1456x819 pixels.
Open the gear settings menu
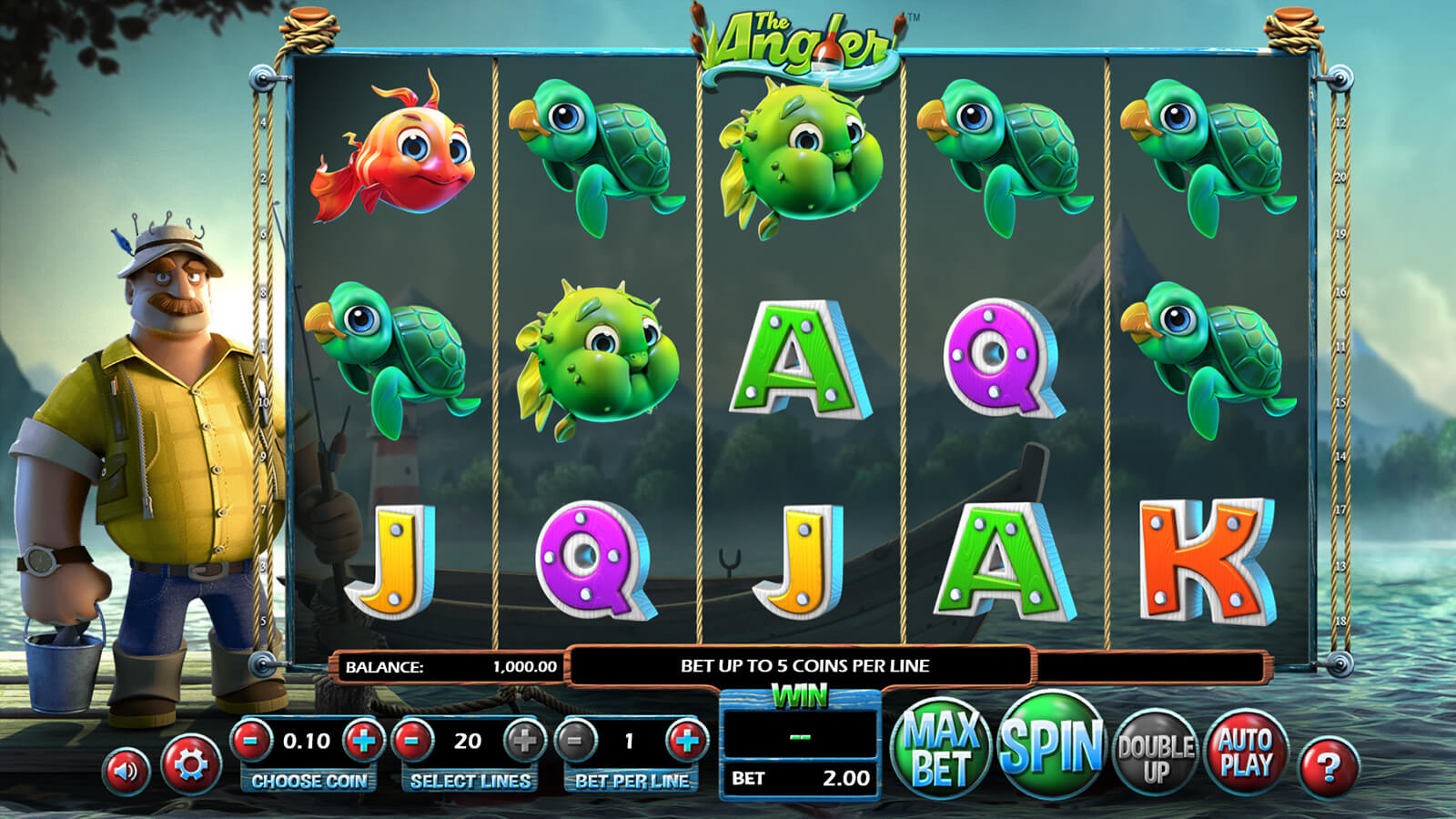190,764
